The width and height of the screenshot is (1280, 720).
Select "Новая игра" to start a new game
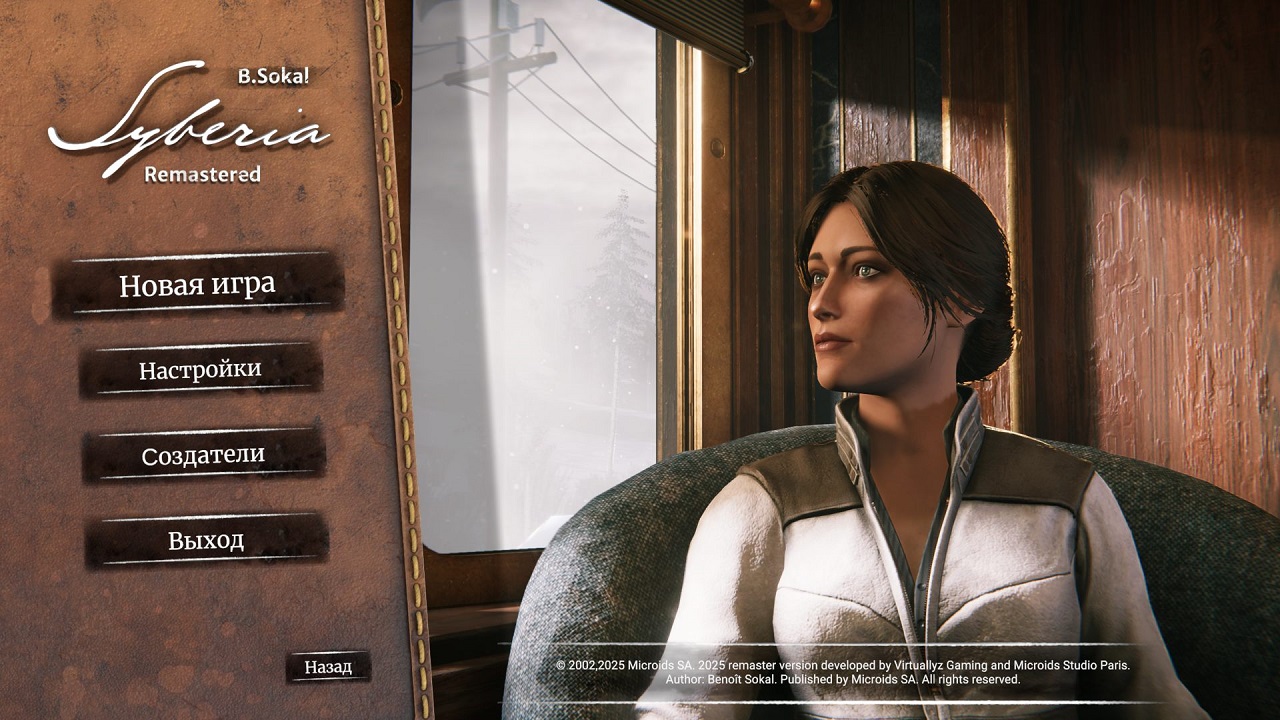pyautogui.click(x=196, y=285)
